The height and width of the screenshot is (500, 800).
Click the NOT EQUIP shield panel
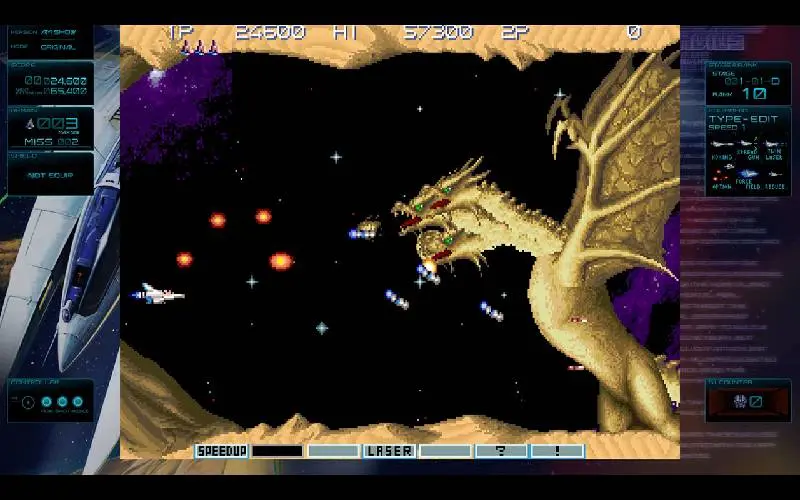pyautogui.click(x=50, y=174)
